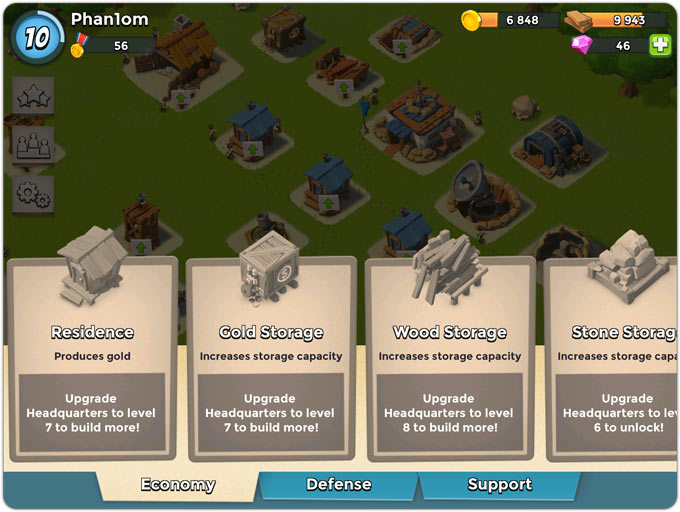
Task: Open the gear settings button
Action: point(33,192)
